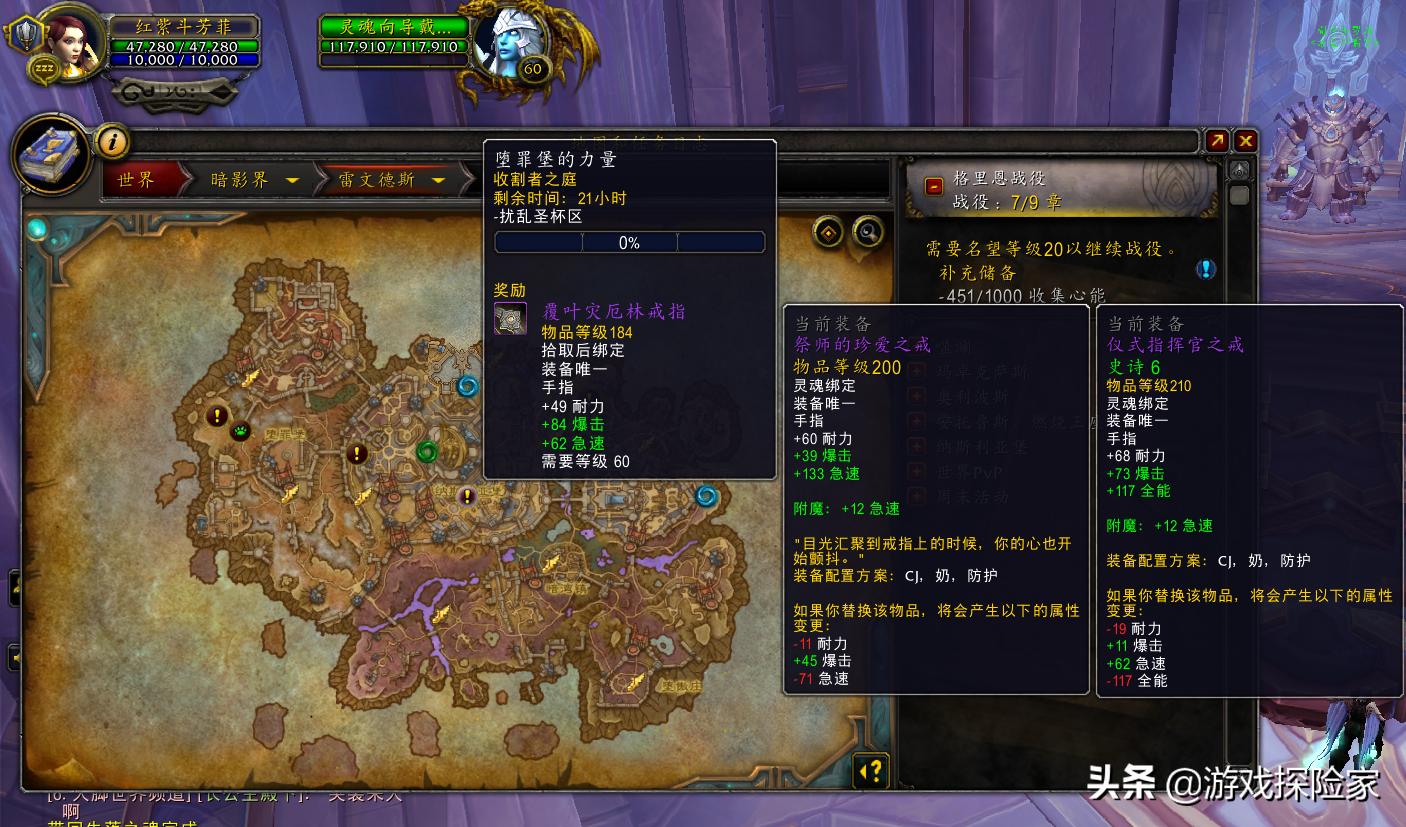
Task: Click the blue exclamation quest icon
Action: 1206,268
